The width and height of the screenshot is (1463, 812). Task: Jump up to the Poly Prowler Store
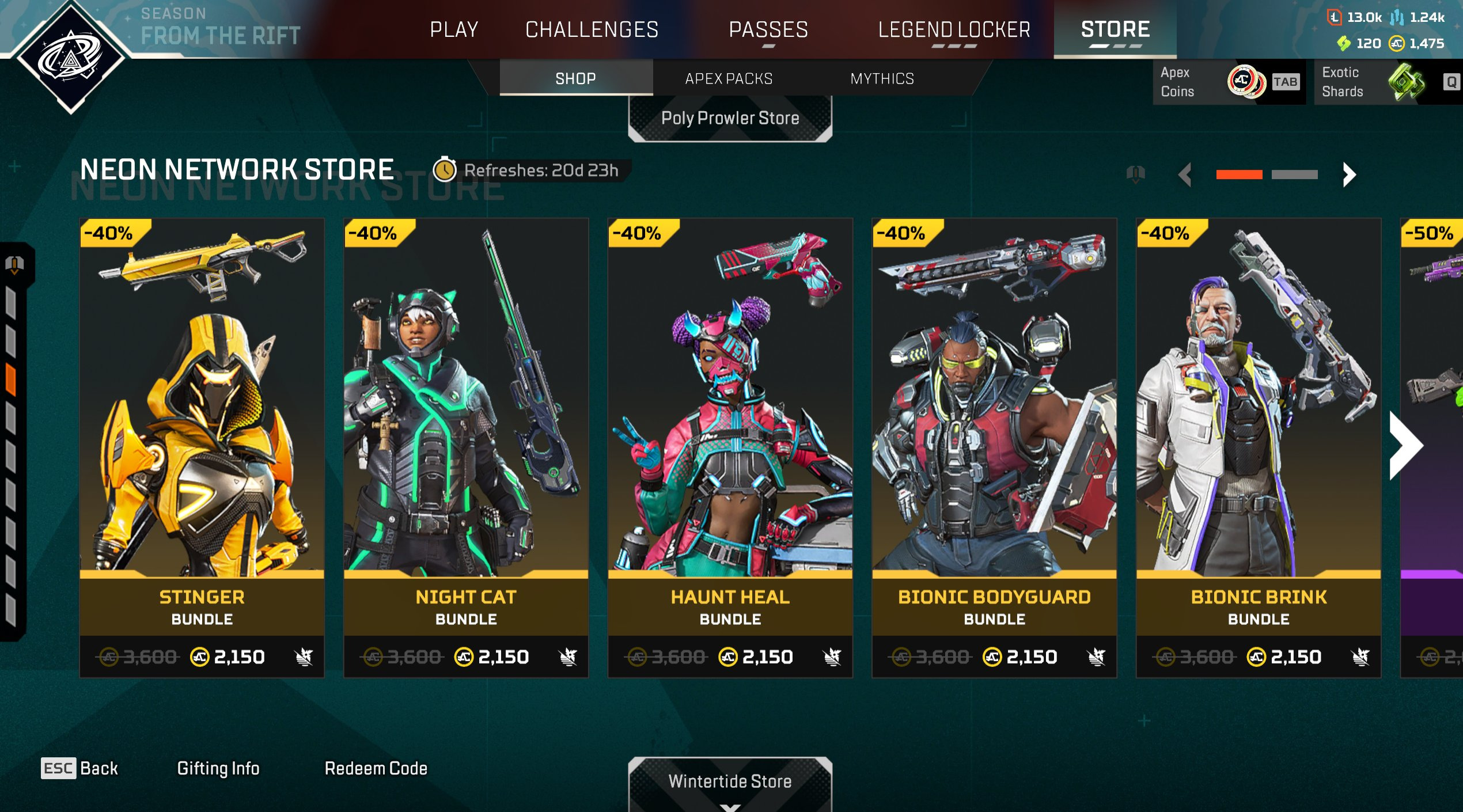click(x=730, y=118)
